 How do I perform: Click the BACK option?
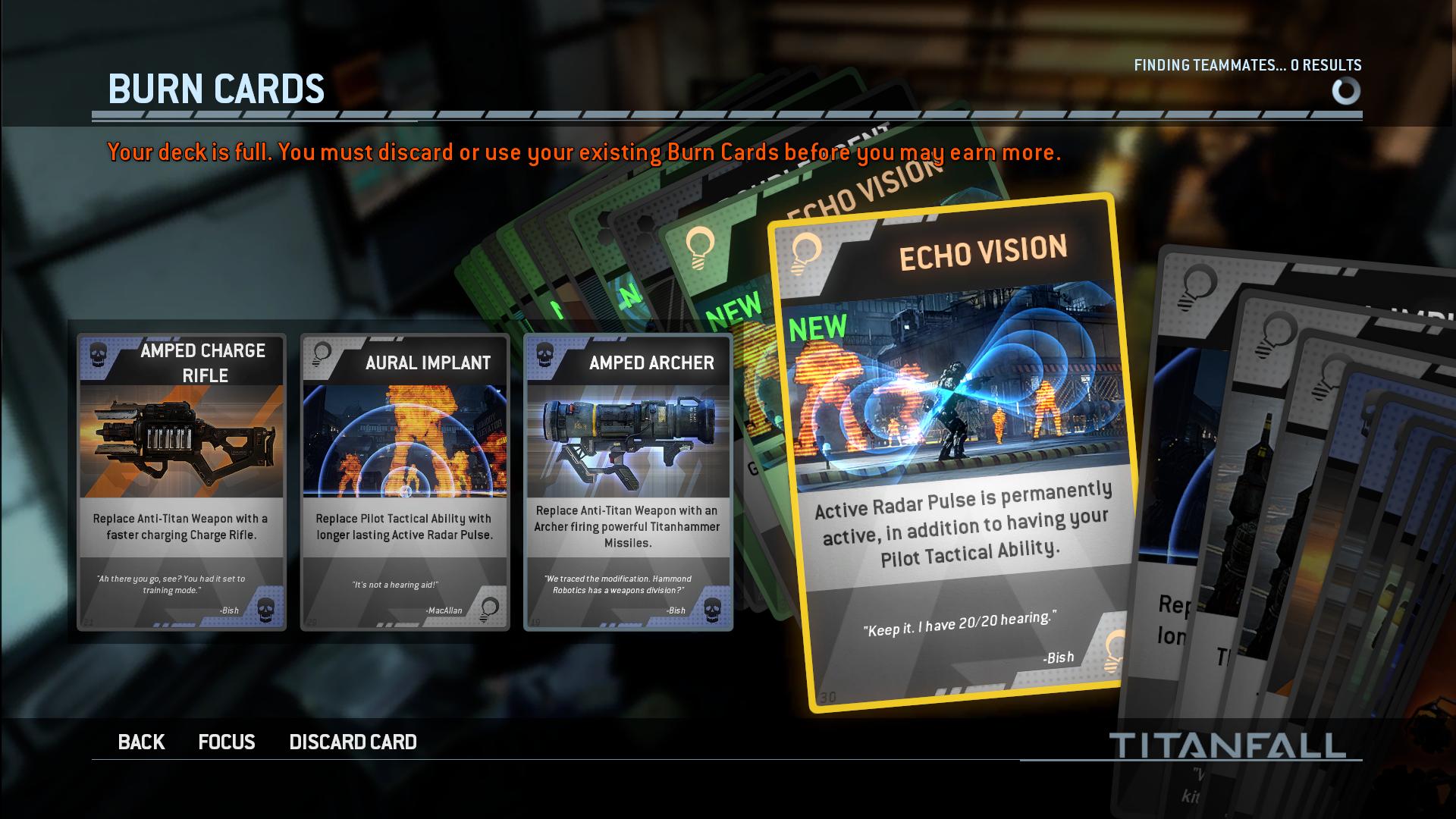click(x=141, y=742)
